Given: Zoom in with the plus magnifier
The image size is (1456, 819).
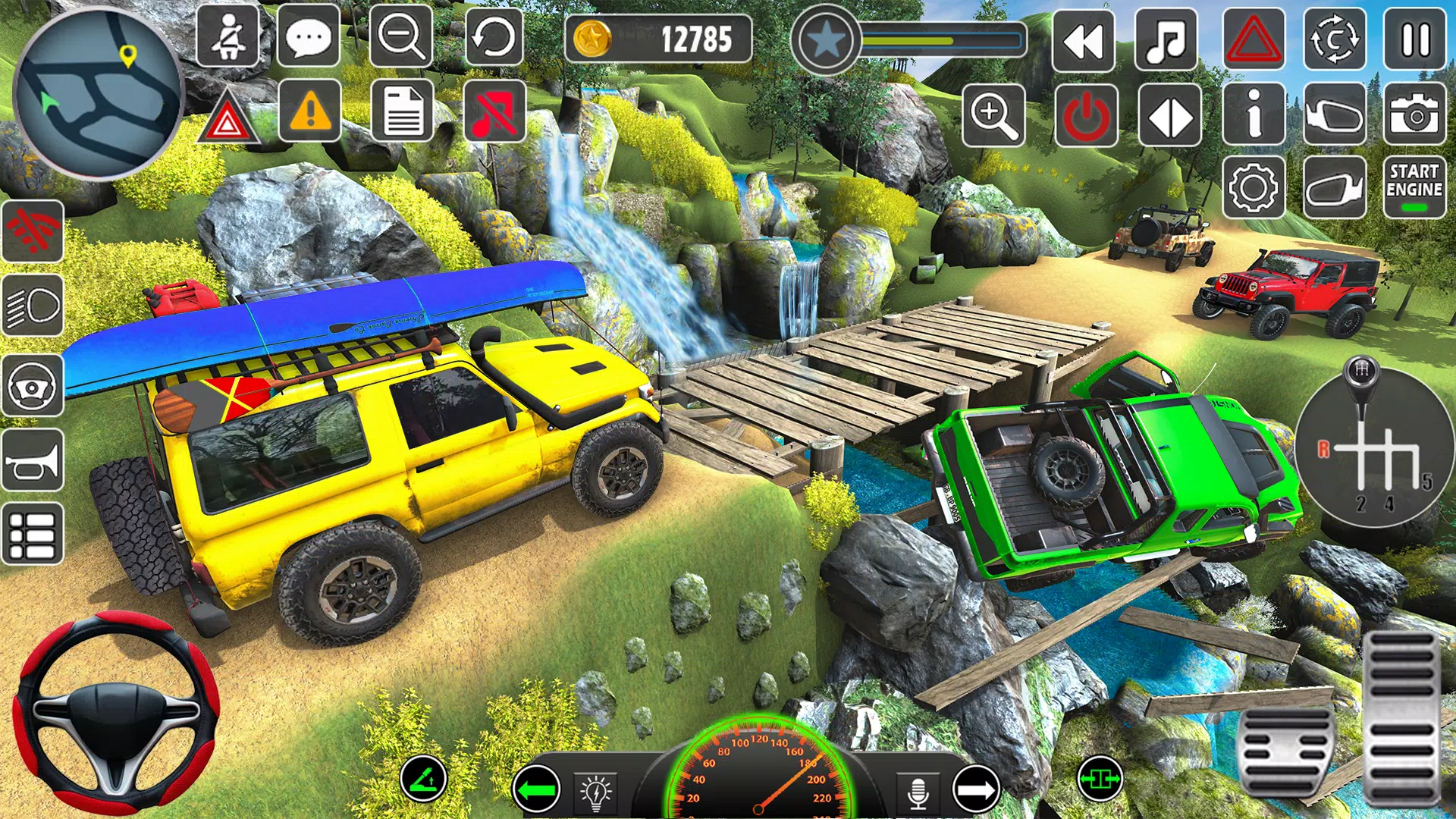Looking at the screenshot, I should point(993,115).
